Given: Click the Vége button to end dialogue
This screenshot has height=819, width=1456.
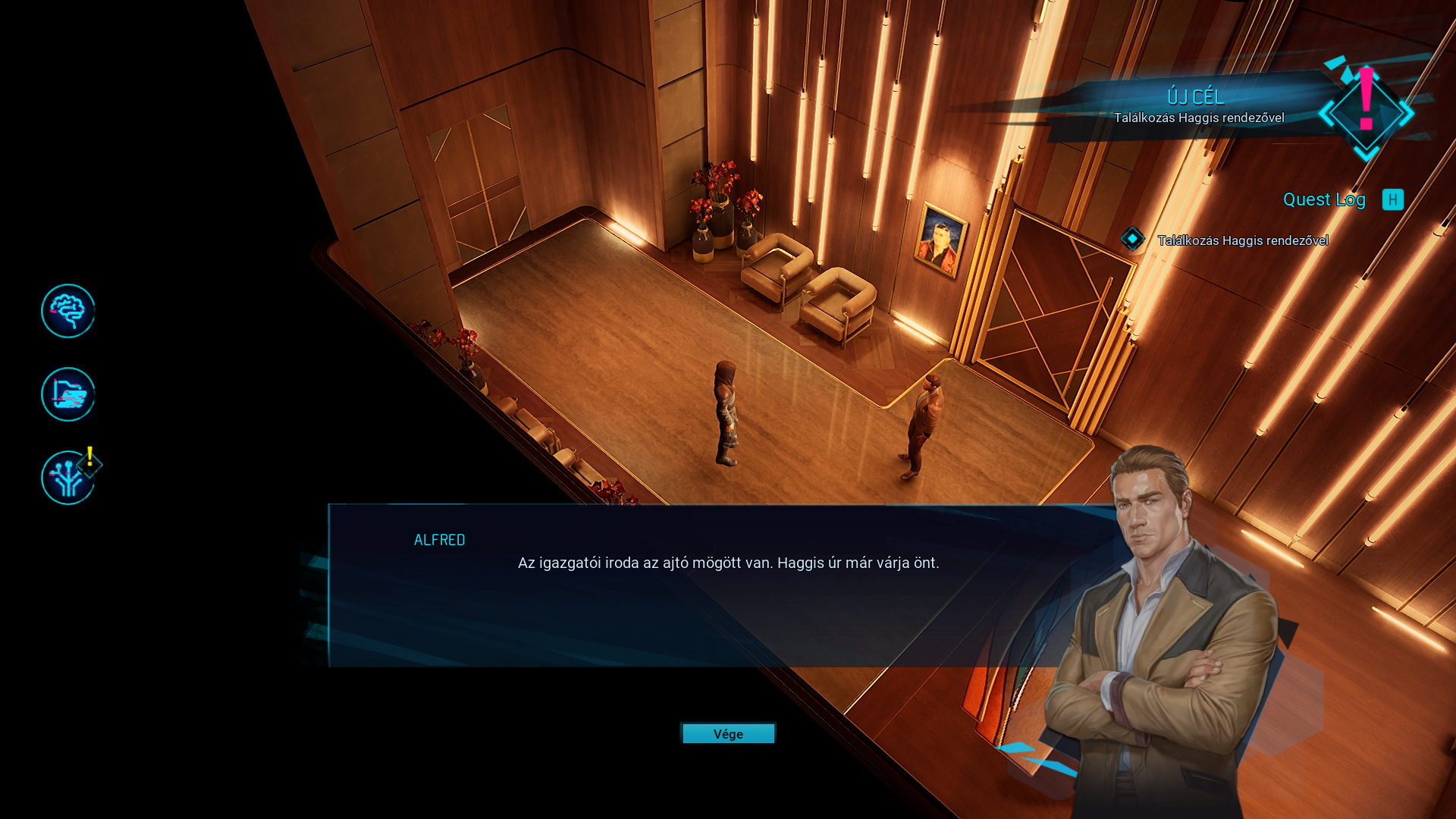Looking at the screenshot, I should (x=728, y=733).
